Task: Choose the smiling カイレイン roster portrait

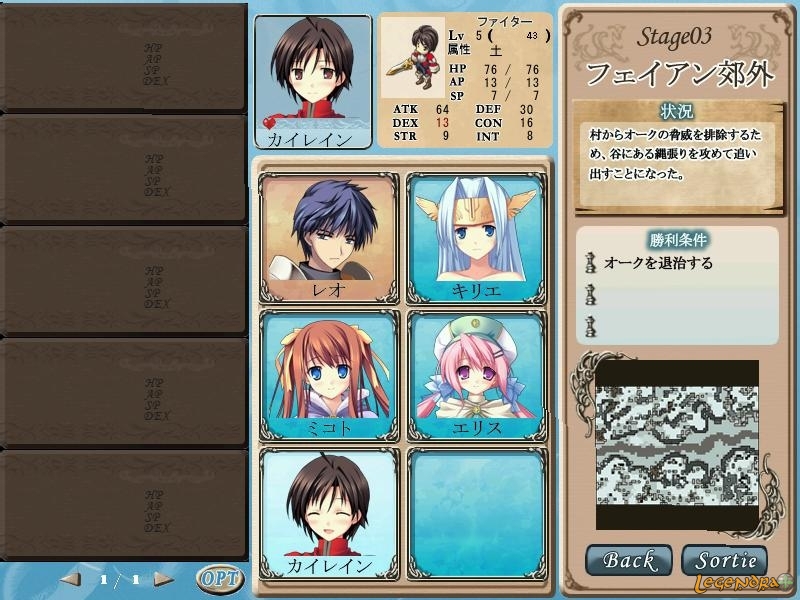Action: (330, 512)
